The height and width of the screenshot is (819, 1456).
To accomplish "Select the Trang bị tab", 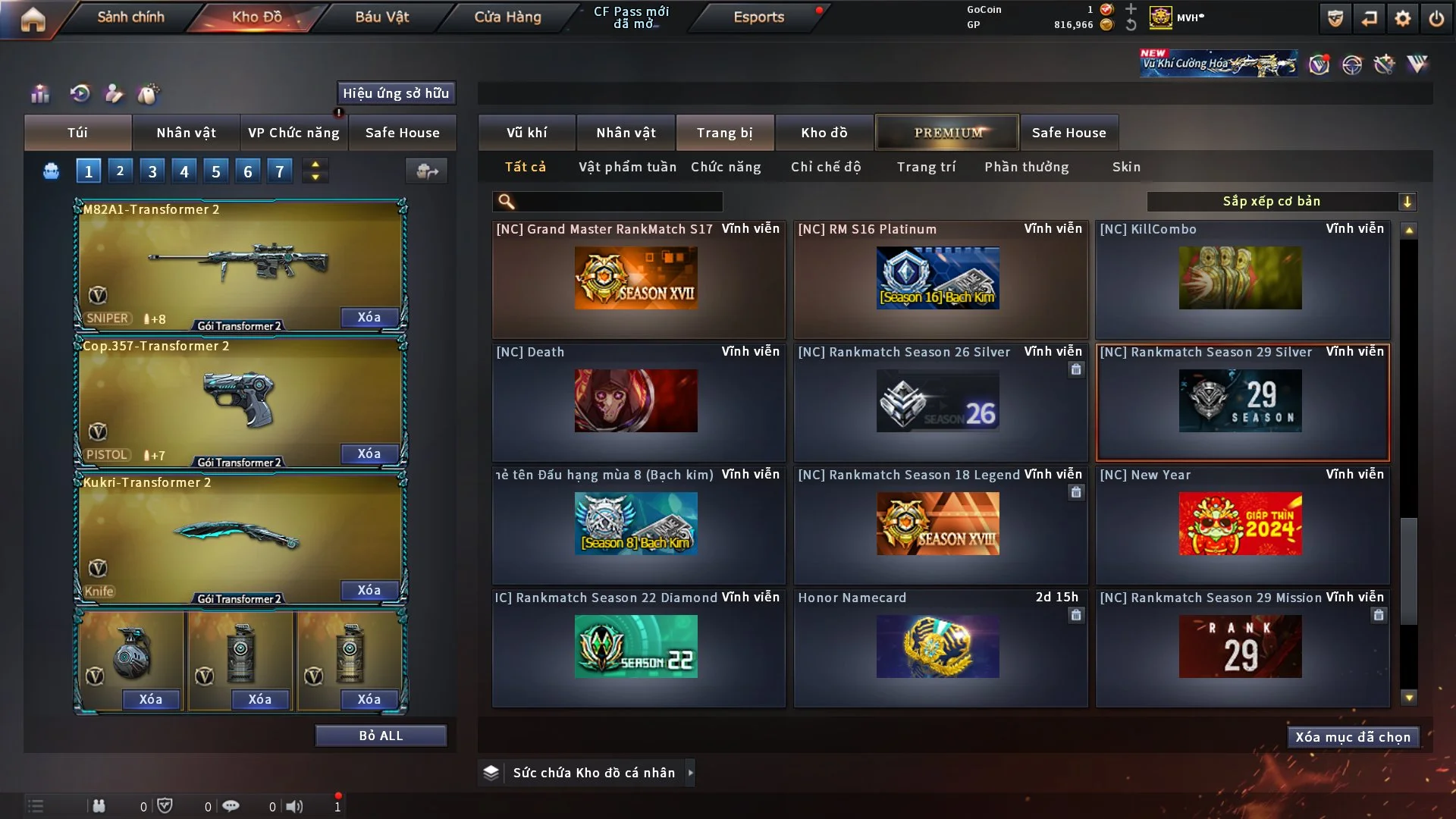I will [x=724, y=133].
